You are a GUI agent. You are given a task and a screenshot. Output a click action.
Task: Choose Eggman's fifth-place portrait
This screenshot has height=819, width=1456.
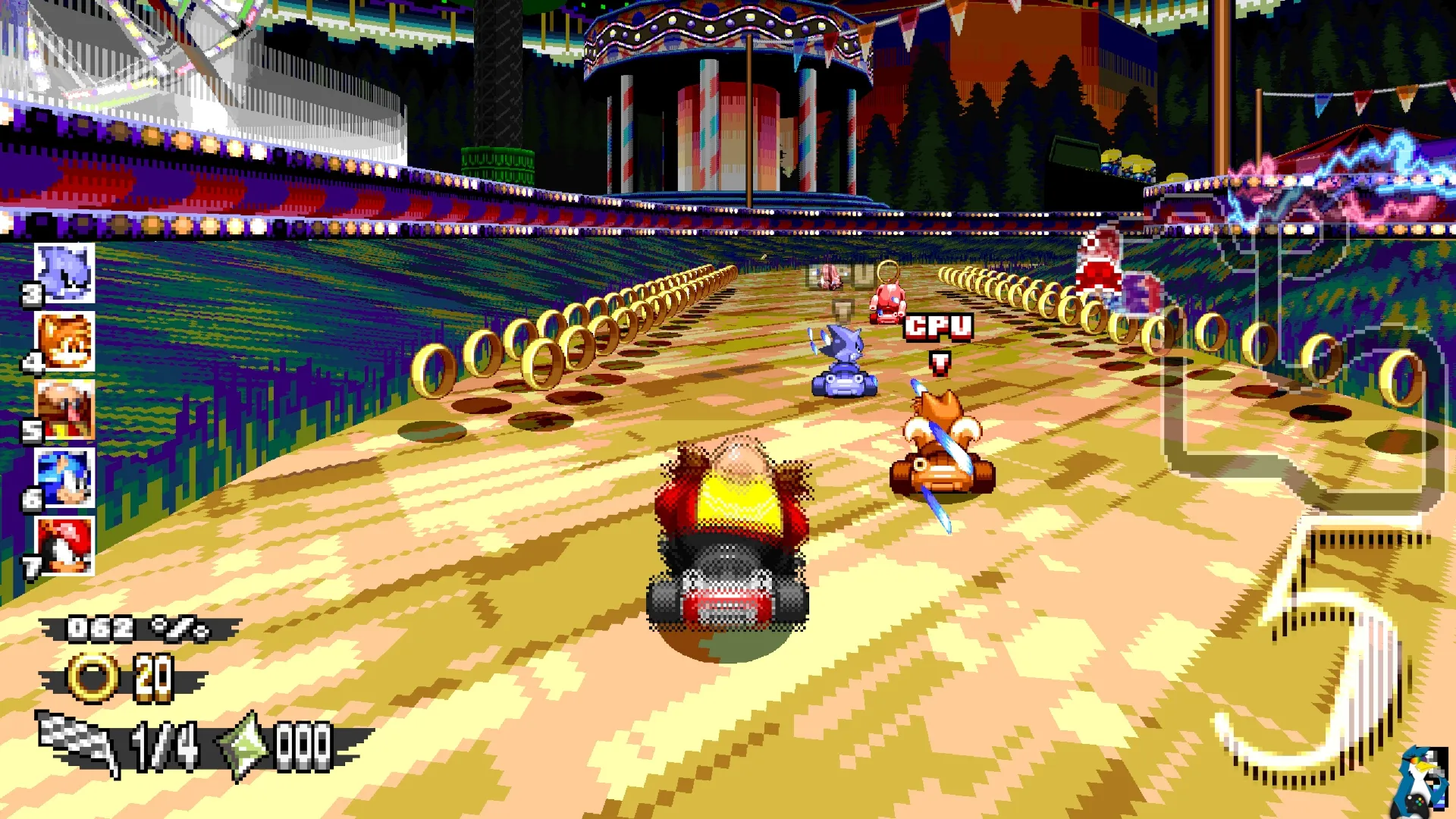pyautogui.click(x=64, y=410)
